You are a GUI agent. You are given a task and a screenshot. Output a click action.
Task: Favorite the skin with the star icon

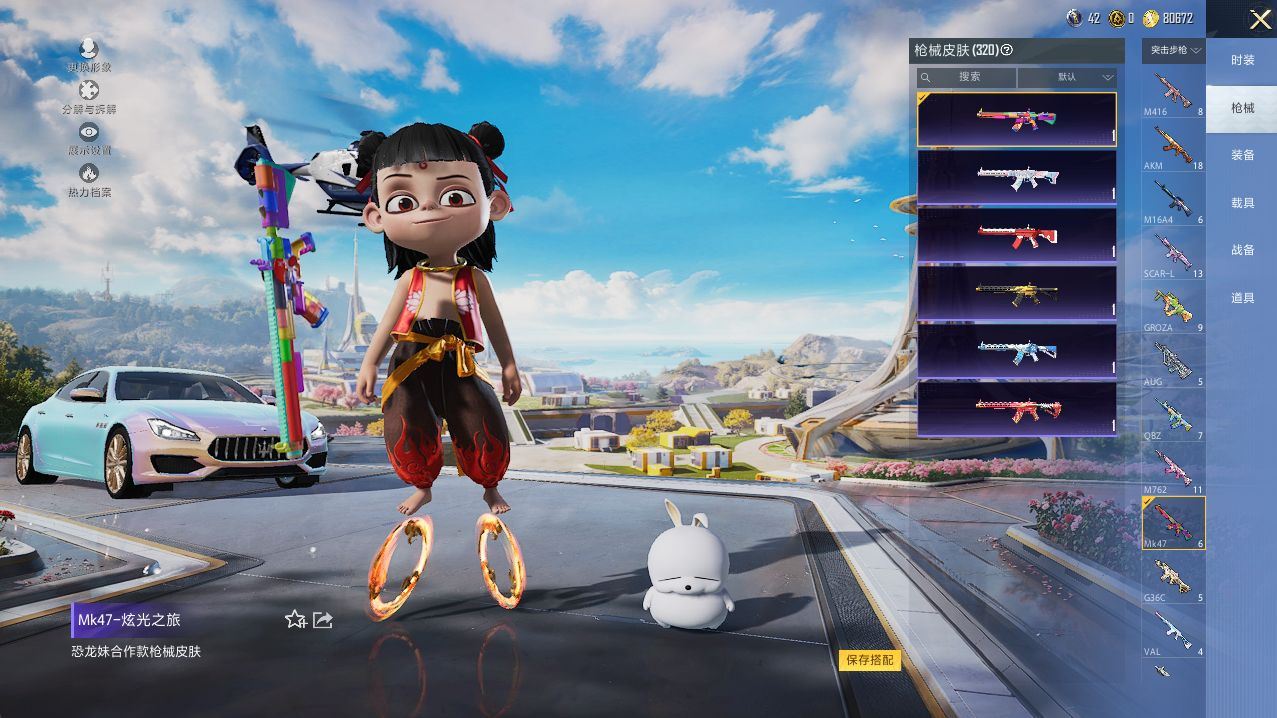(x=295, y=620)
